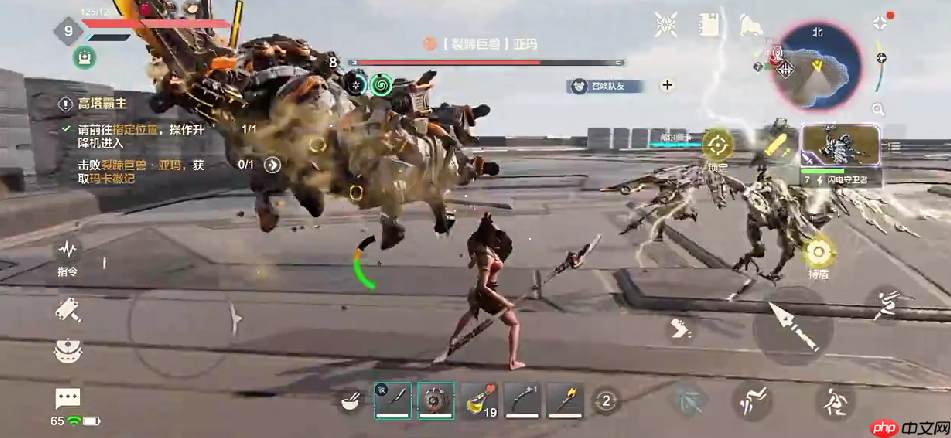Open the chat speech bubble icon

click(68, 399)
